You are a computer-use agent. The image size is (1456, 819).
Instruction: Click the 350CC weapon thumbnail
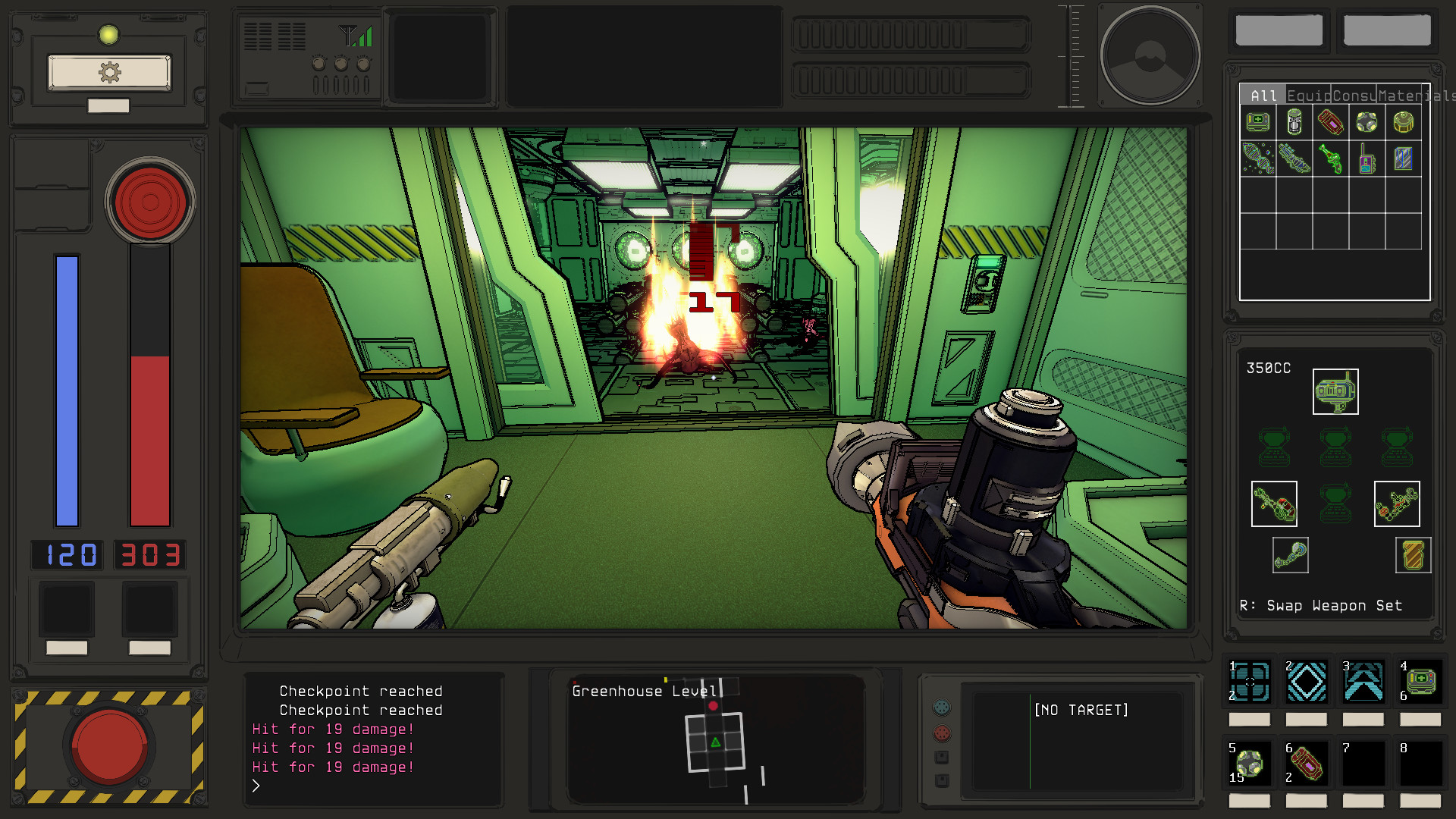click(x=1335, y=391)
